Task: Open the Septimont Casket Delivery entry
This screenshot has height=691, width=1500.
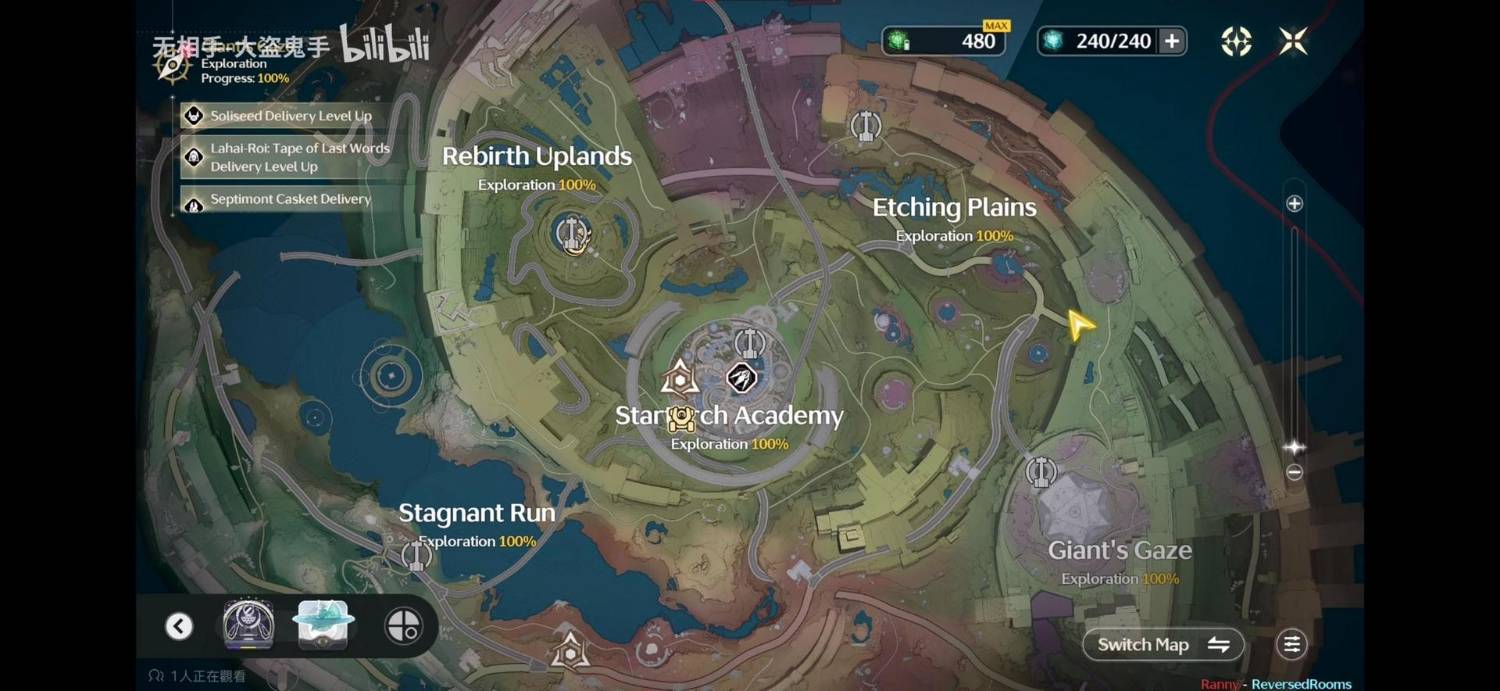Action: click(290, 200)
